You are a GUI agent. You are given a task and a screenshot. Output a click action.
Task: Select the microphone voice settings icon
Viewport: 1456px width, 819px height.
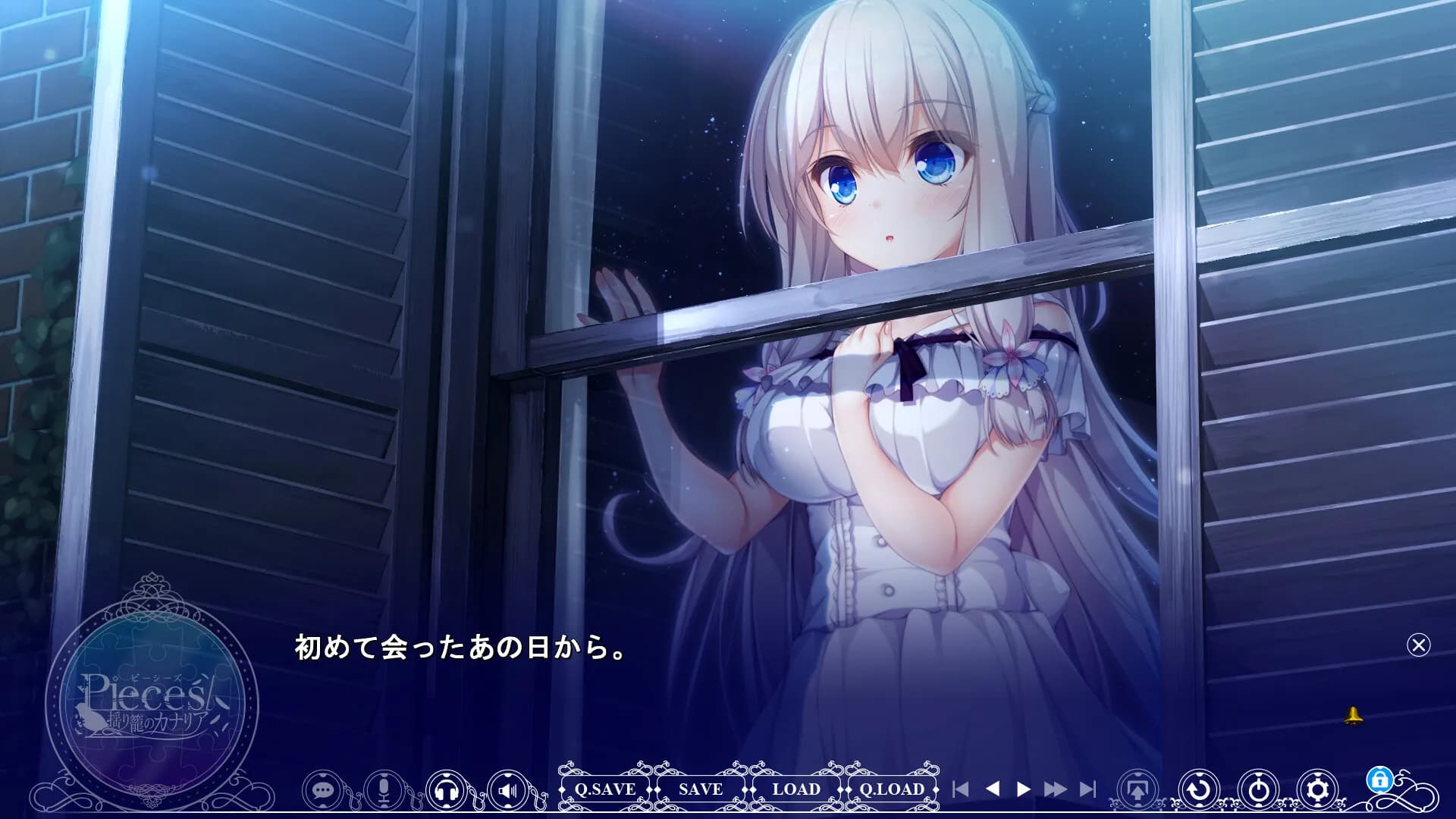385,789
